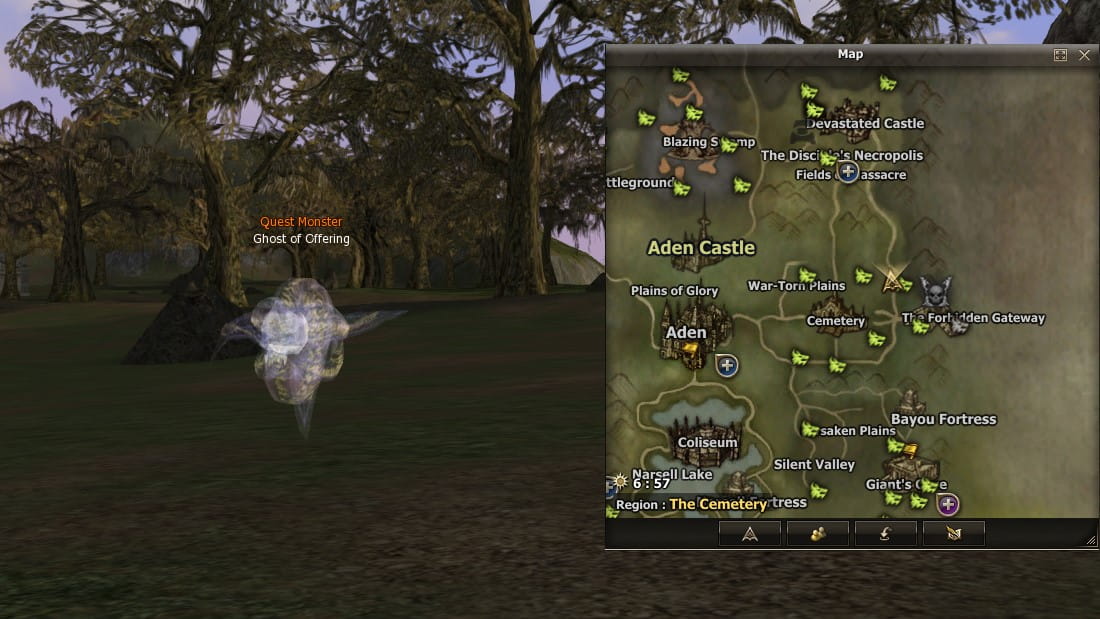The image size is (1100, 619).
Task: Click the Coliseum location on the map
Action: (x=707, y=441)
